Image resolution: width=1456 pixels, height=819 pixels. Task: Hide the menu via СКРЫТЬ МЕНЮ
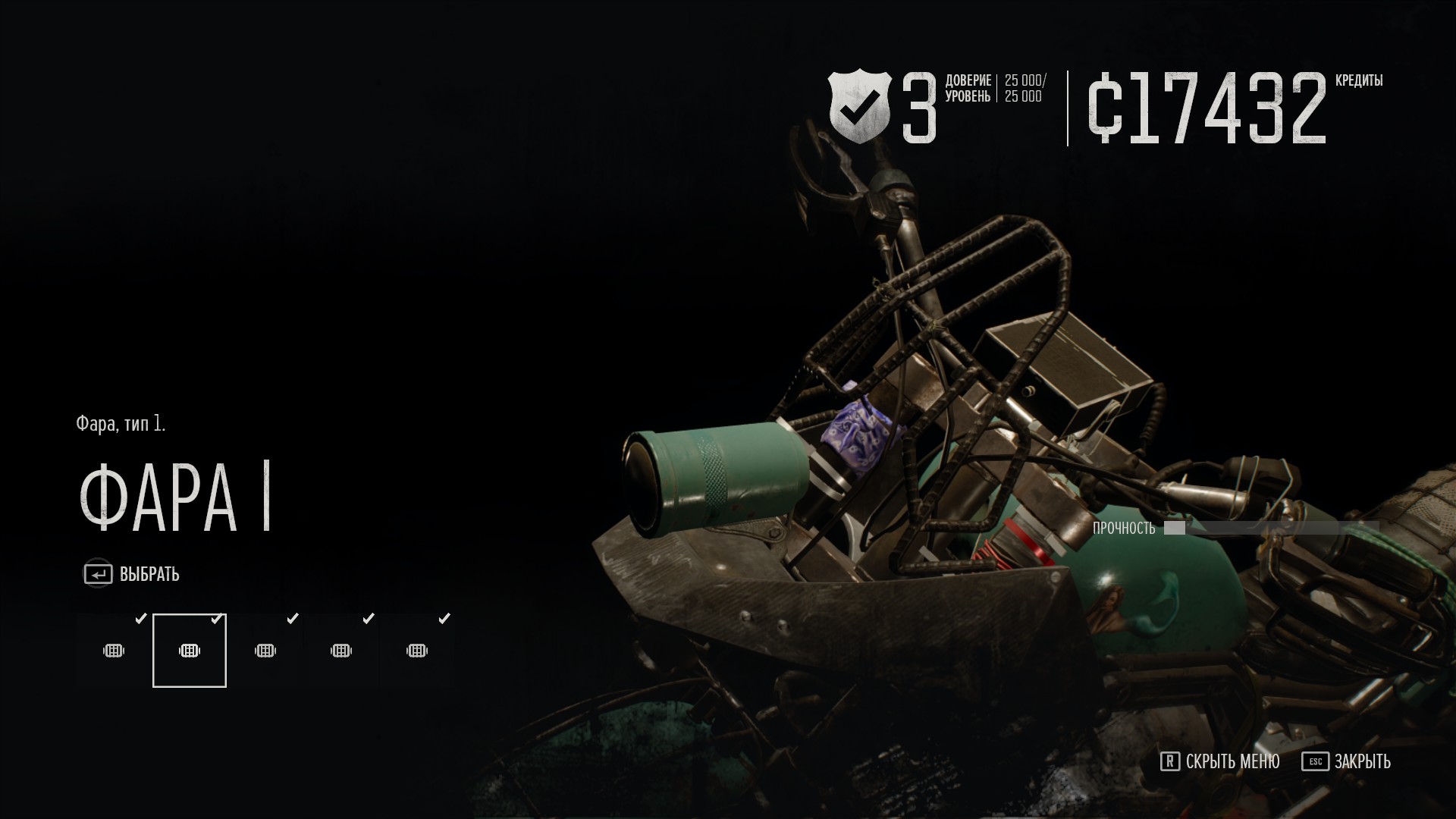(1220, 761)
